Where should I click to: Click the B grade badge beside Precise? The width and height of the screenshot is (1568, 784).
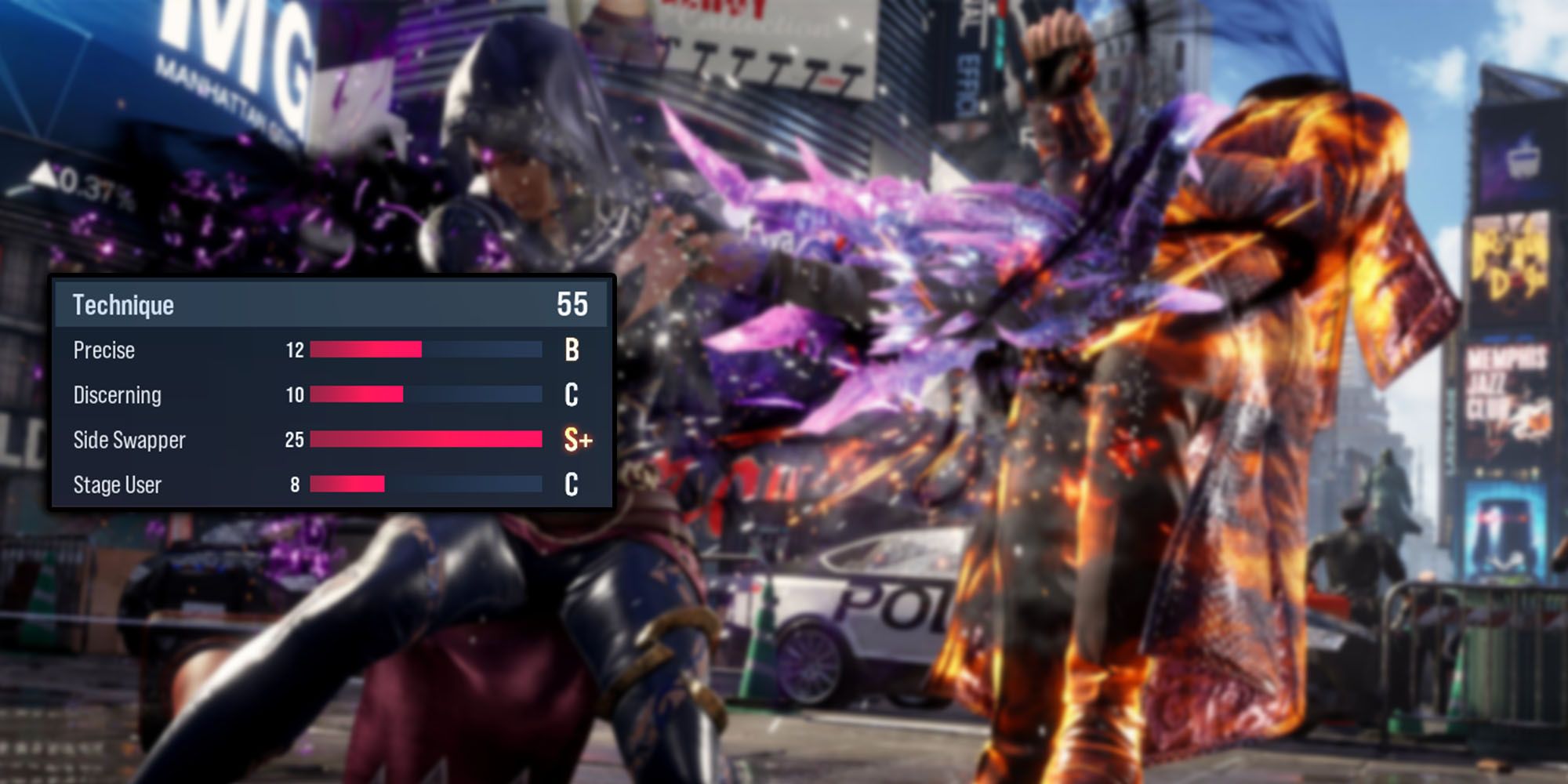coord(571,350)
